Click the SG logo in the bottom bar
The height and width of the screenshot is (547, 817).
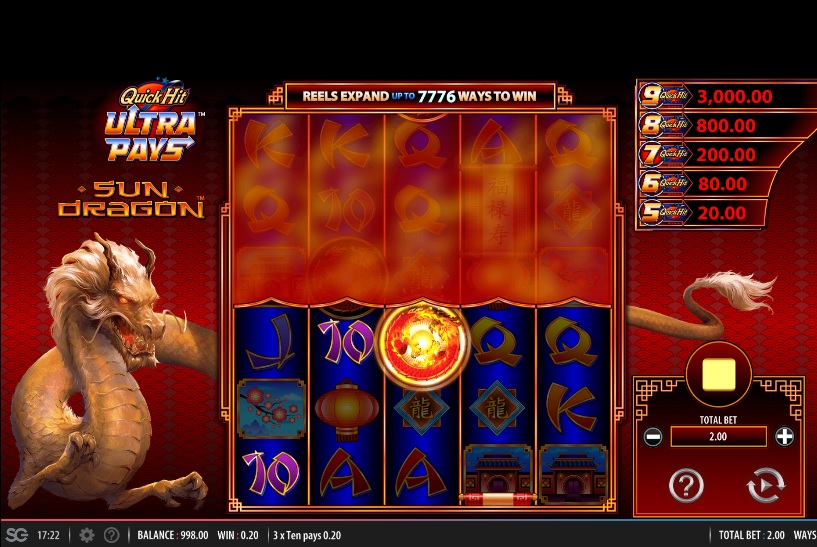16,535
